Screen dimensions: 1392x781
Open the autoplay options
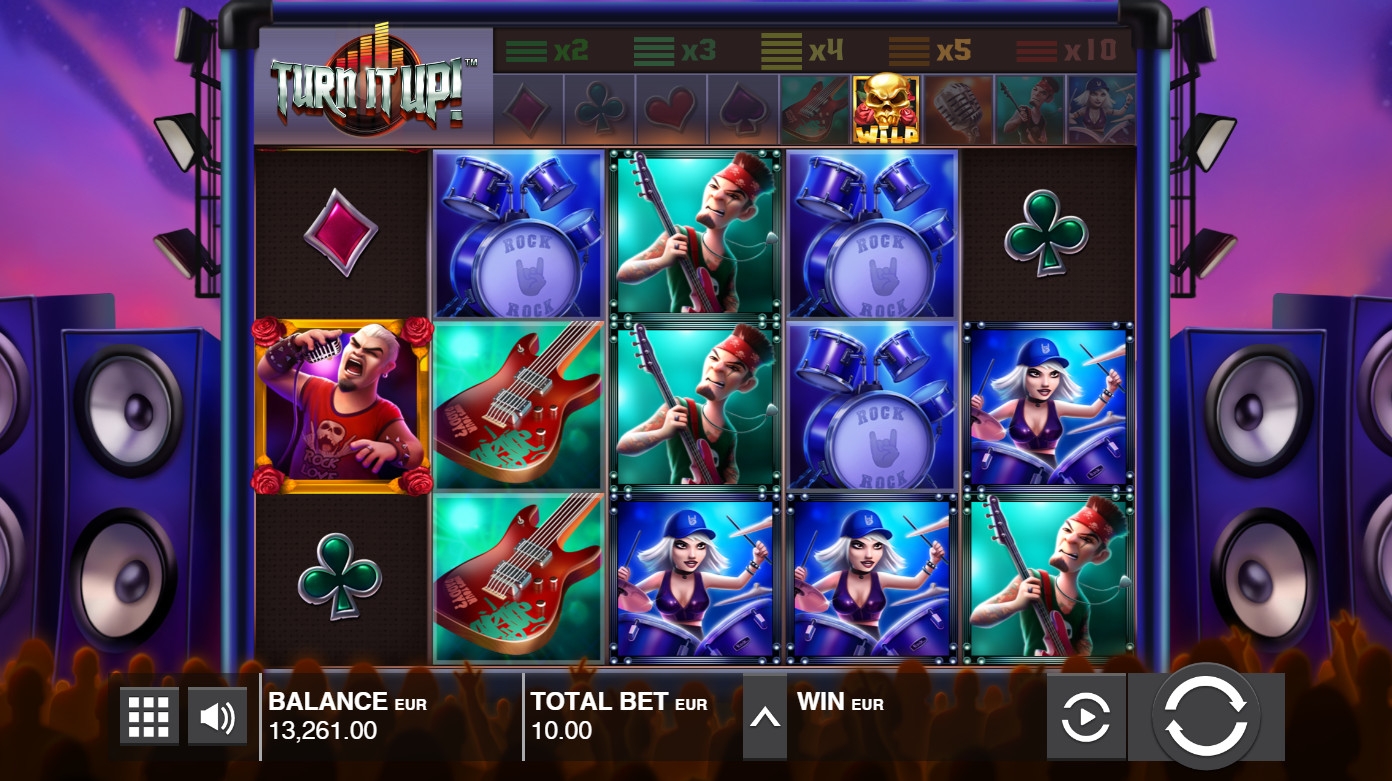(1086, 717)
